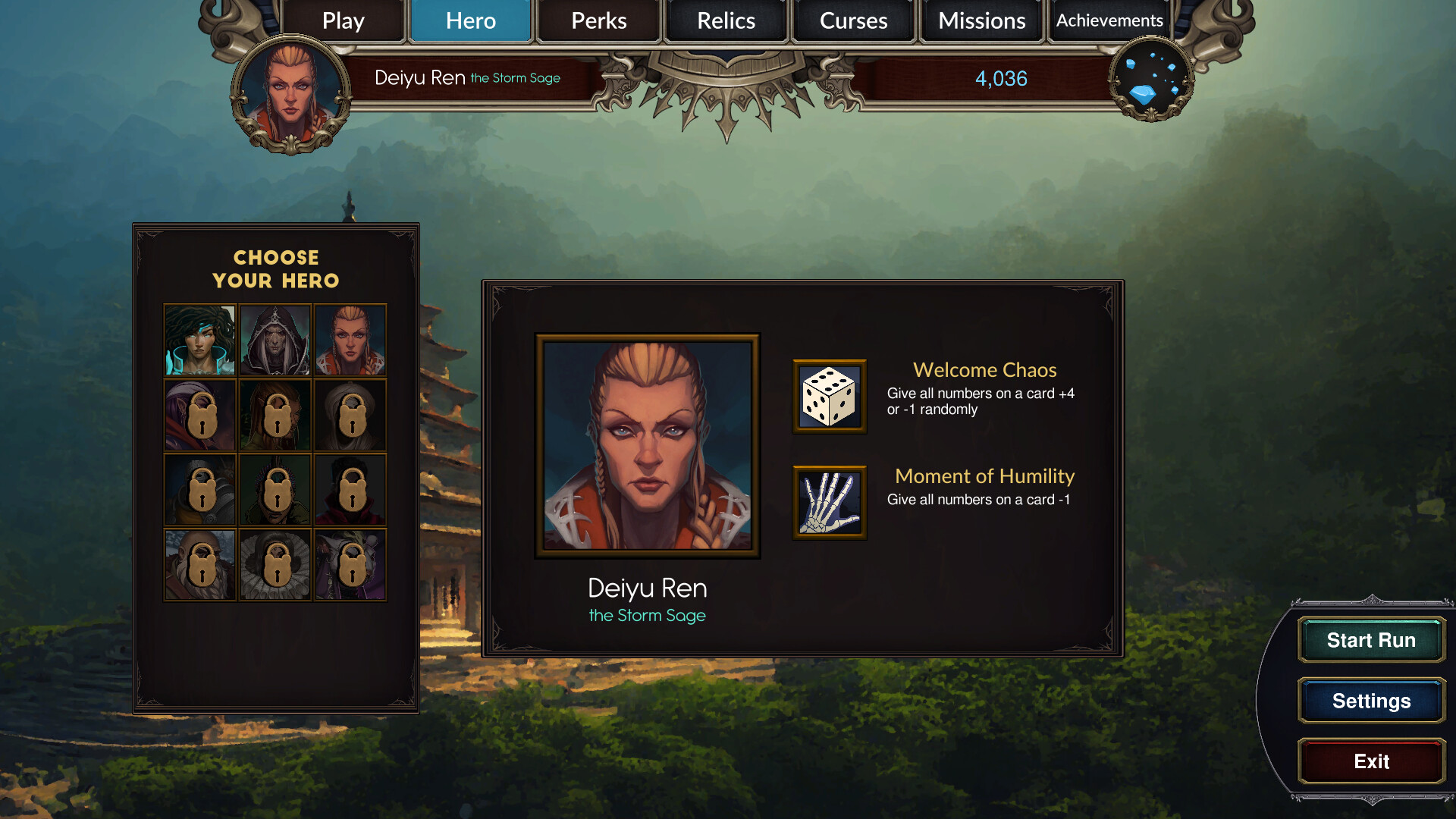View the Achievements screen
Viewport: 1456px width, 819px height.
pyautogui.click(x=1109, y=20)
